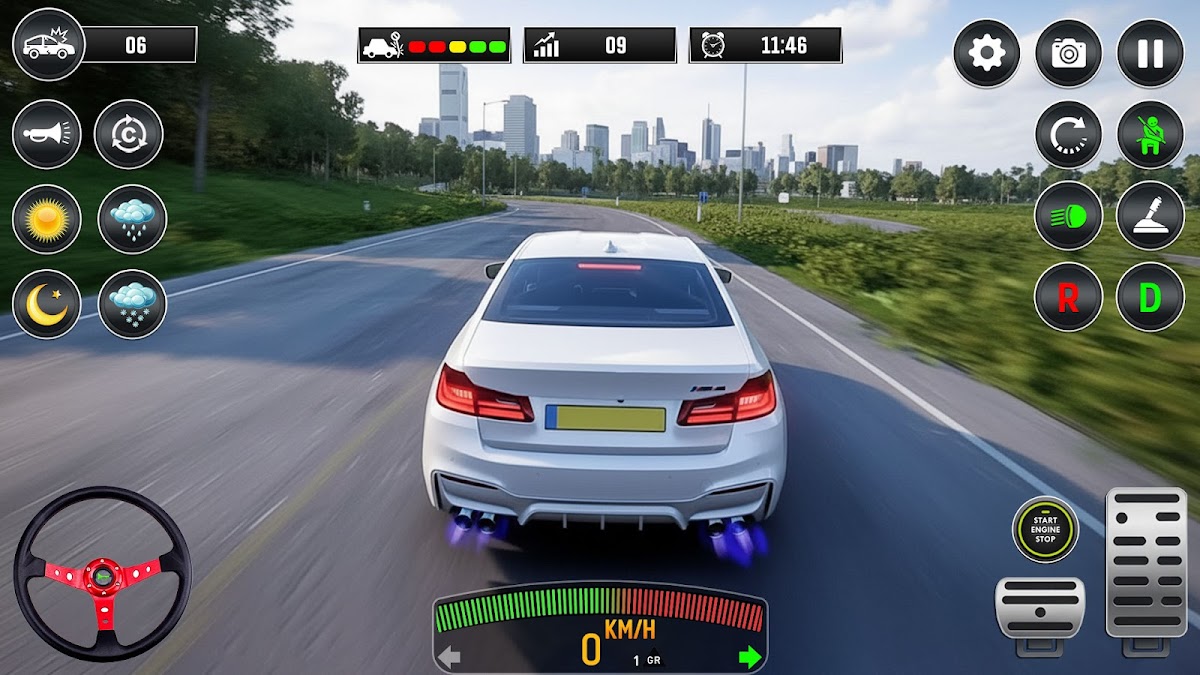Turn on the headlights
Viewport: 1200px width, 675px height.
point(1068,215)
